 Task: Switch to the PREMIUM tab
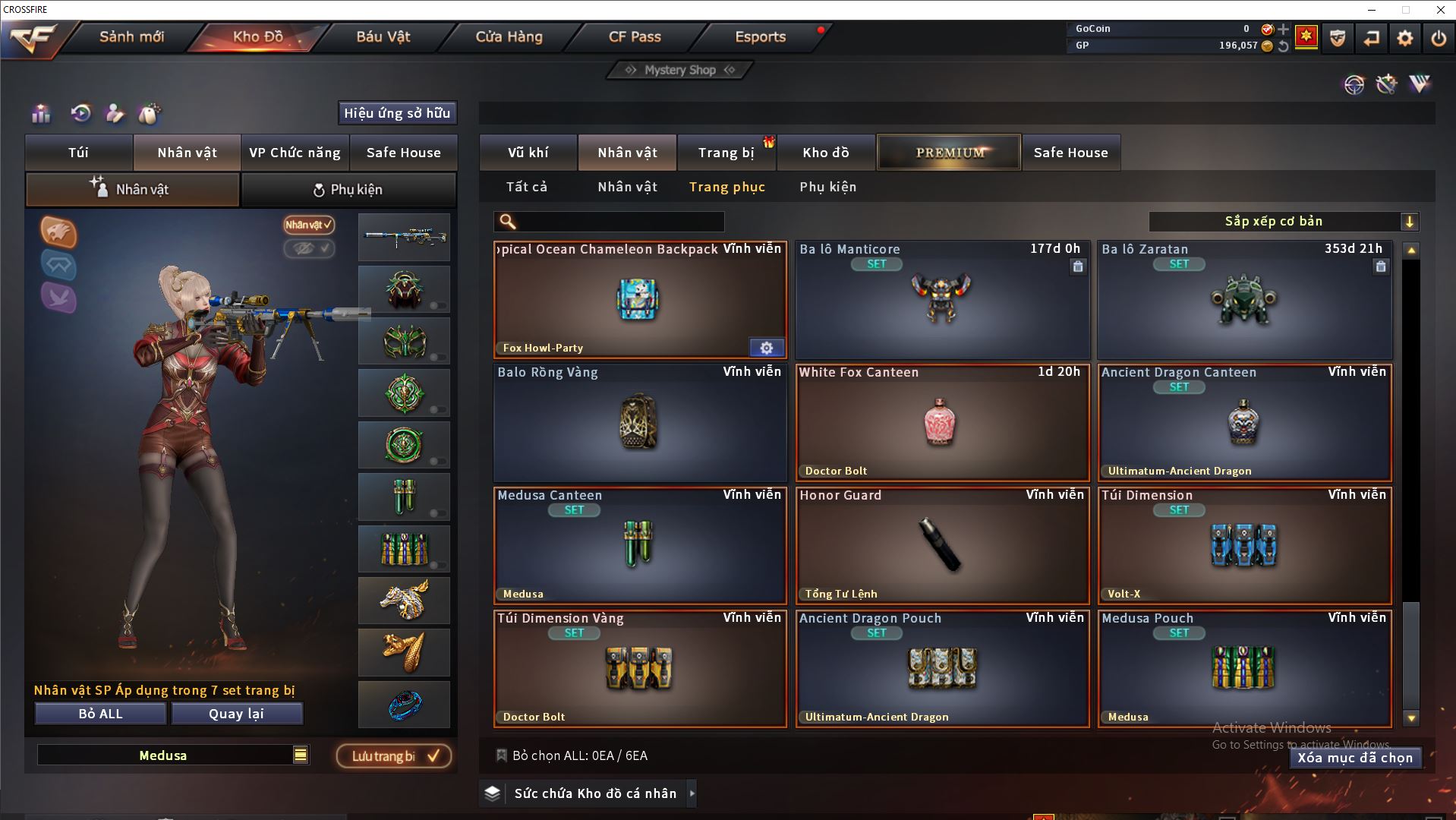949,153
